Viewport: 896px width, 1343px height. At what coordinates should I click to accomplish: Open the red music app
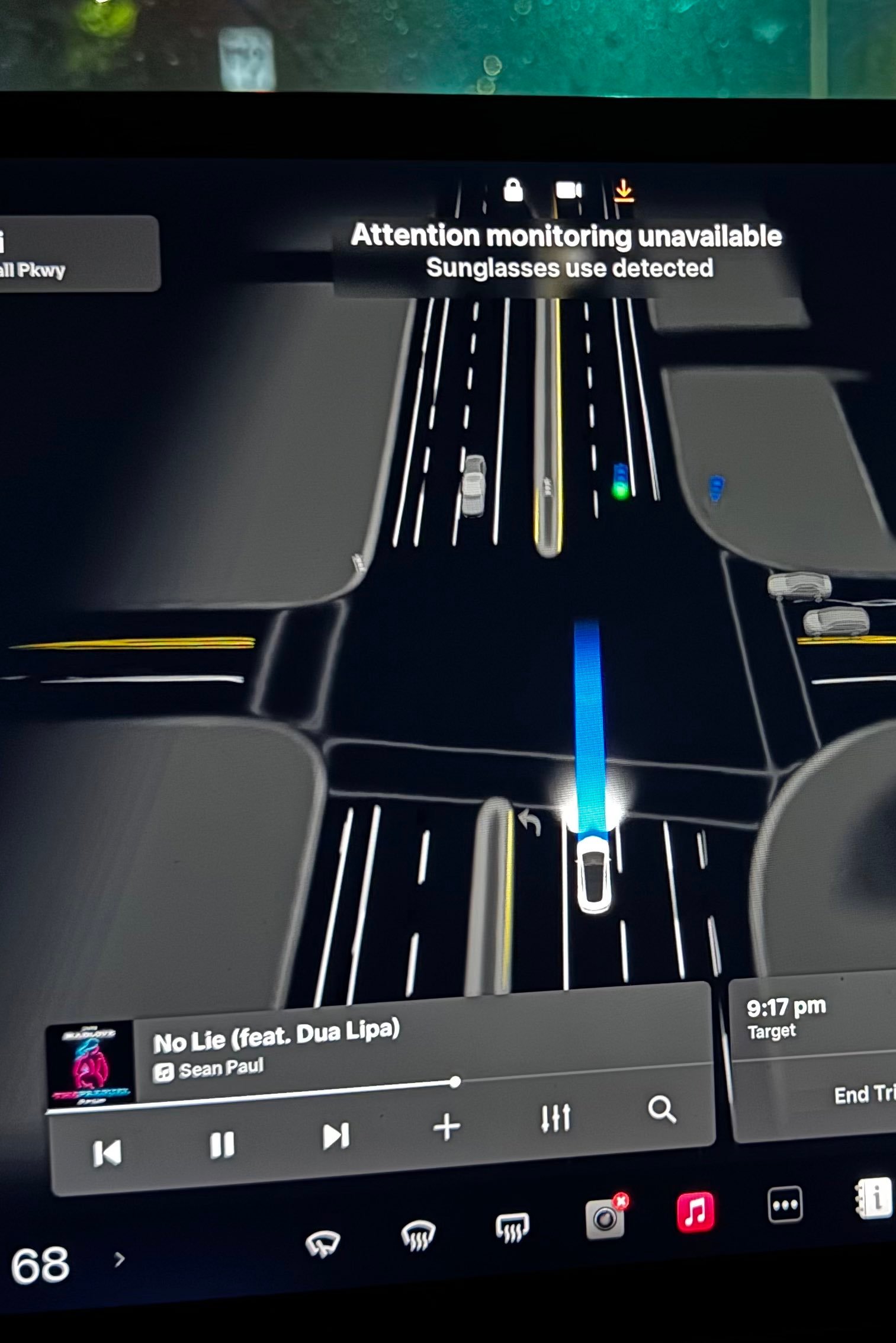(695, 1212)
